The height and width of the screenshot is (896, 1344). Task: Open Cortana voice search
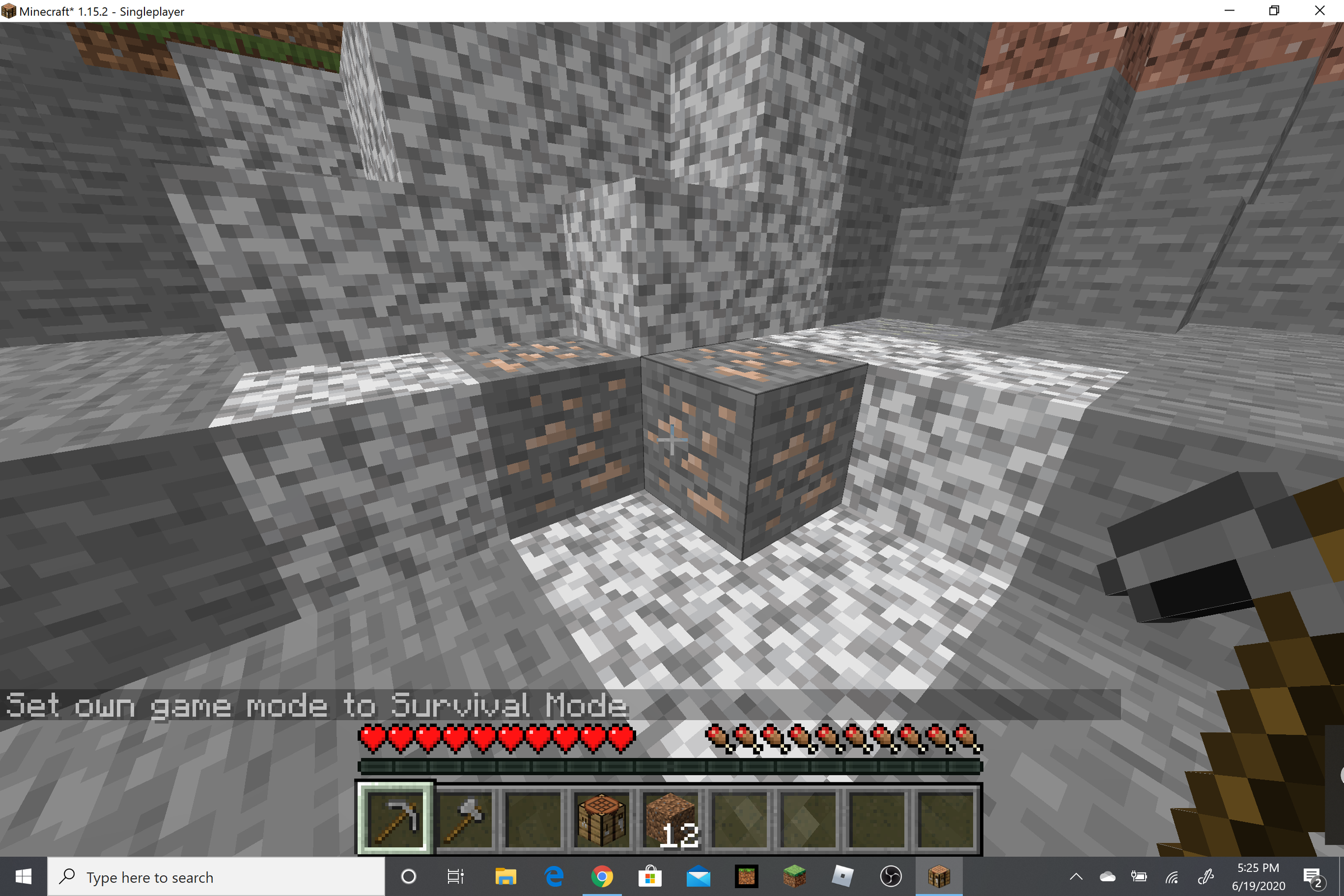pos(408,876)
